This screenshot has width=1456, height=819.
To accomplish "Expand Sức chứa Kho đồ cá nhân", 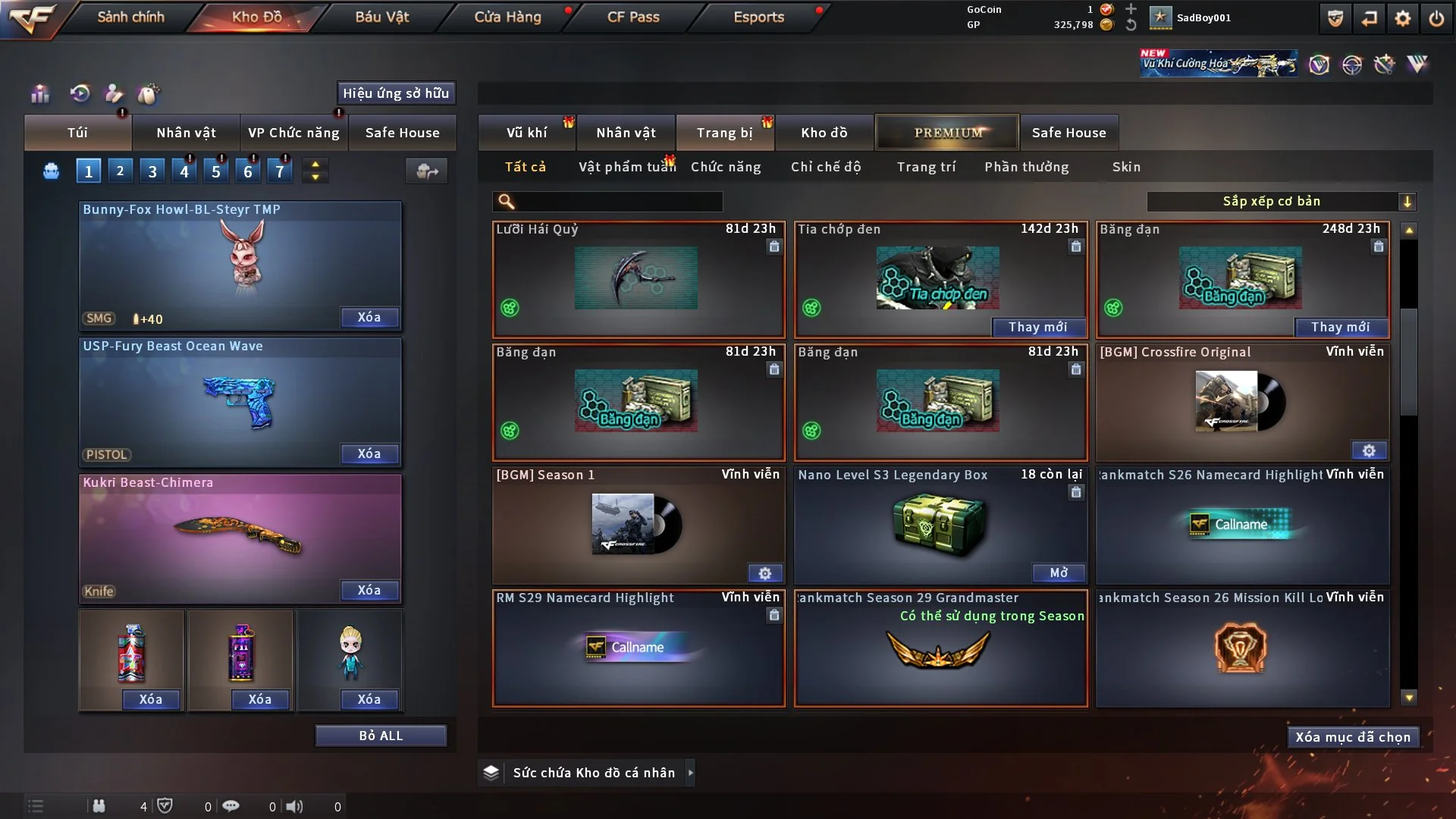I will (690, 773).
